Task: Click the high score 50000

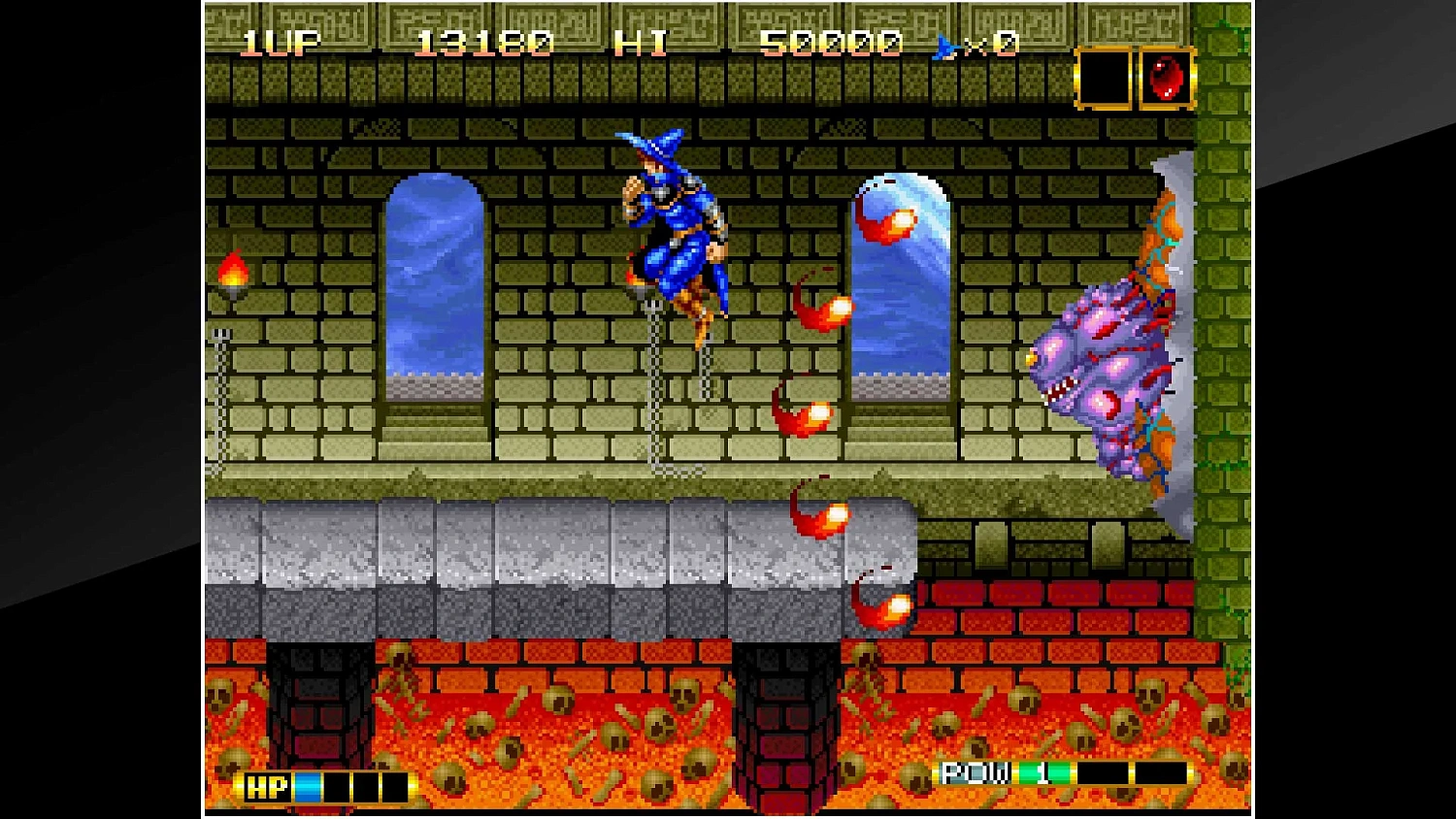Action: (830, 41)
